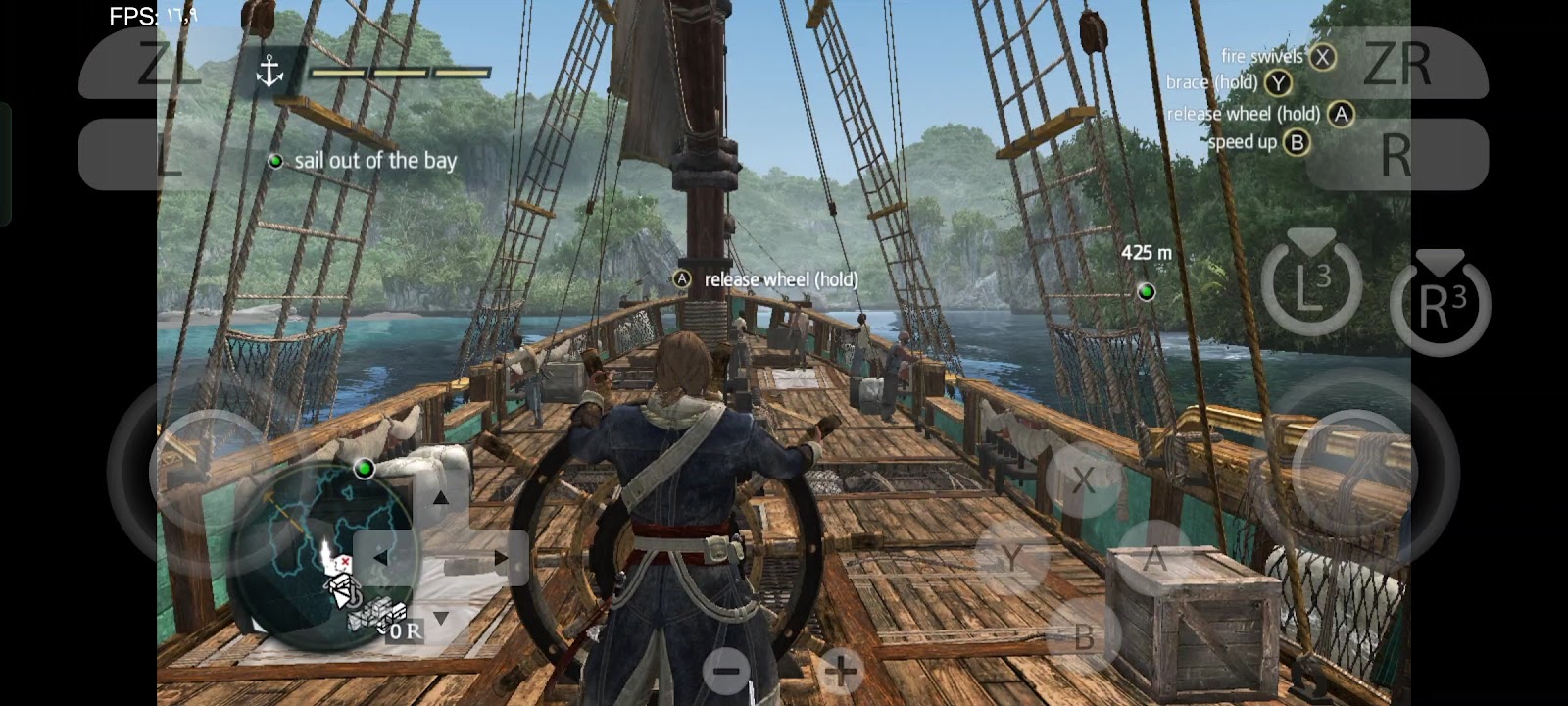Screen dimensions: 1568x706
Task: Tap the D-pad right arrow
Action: click(501, 558)
